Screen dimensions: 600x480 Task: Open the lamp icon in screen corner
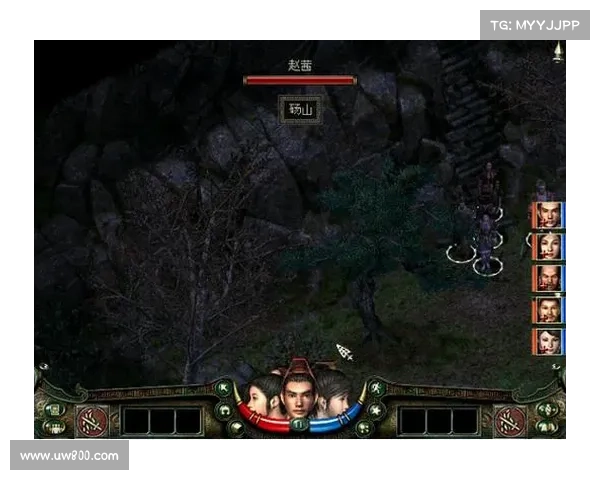coord(556,54)
